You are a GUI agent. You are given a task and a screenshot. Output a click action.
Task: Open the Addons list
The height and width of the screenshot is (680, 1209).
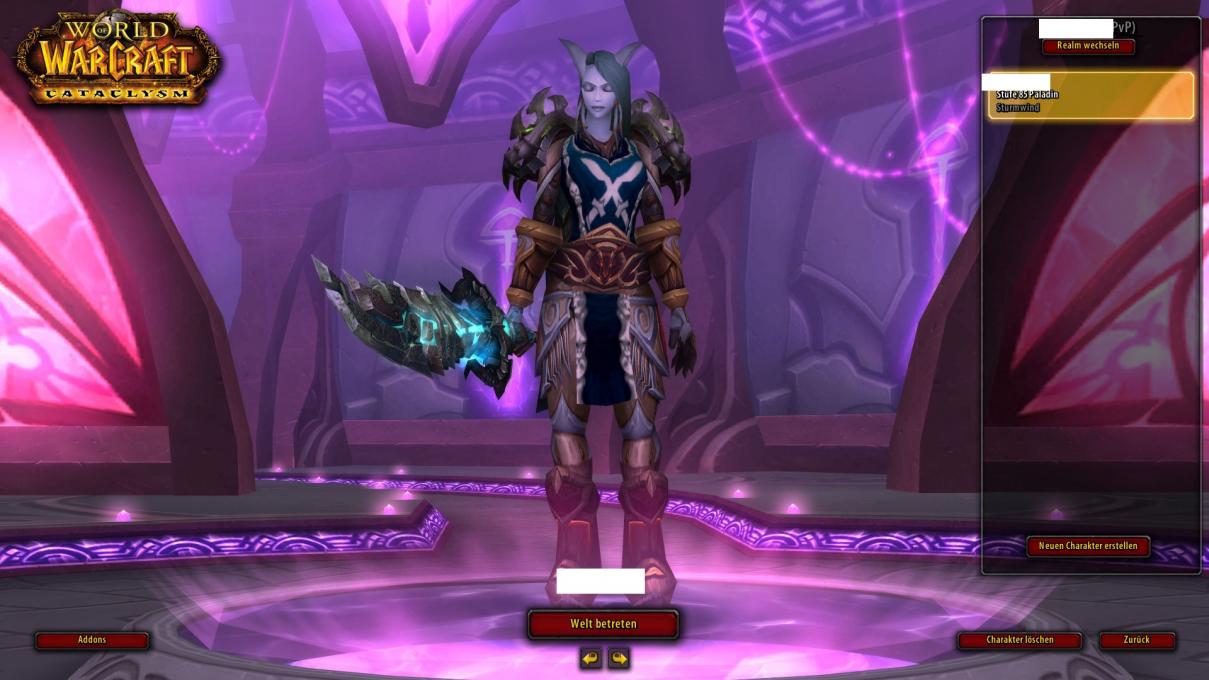pyautogui.click(x=92, y=640)
